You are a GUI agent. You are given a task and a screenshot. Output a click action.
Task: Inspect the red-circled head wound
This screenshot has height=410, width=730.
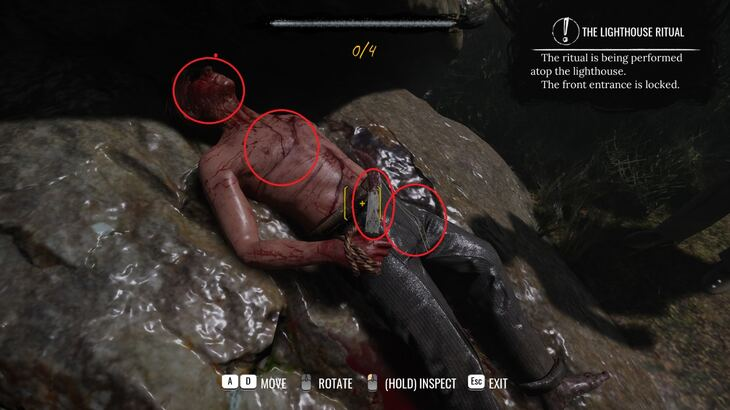pyautogui.click(x=209, y=89)
